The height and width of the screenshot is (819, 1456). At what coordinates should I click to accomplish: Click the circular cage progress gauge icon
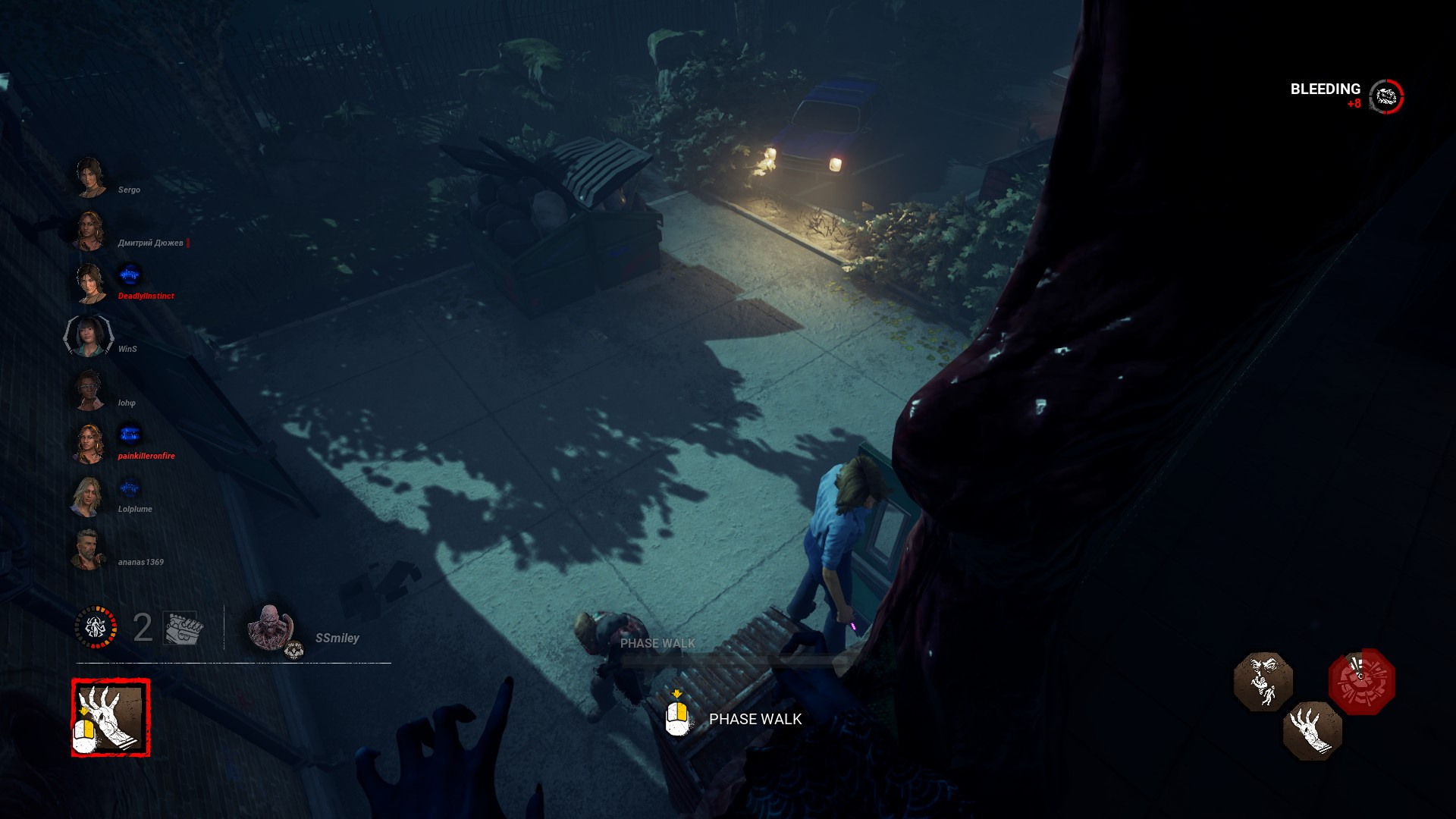pyautogui.click(x=96, y=627)
